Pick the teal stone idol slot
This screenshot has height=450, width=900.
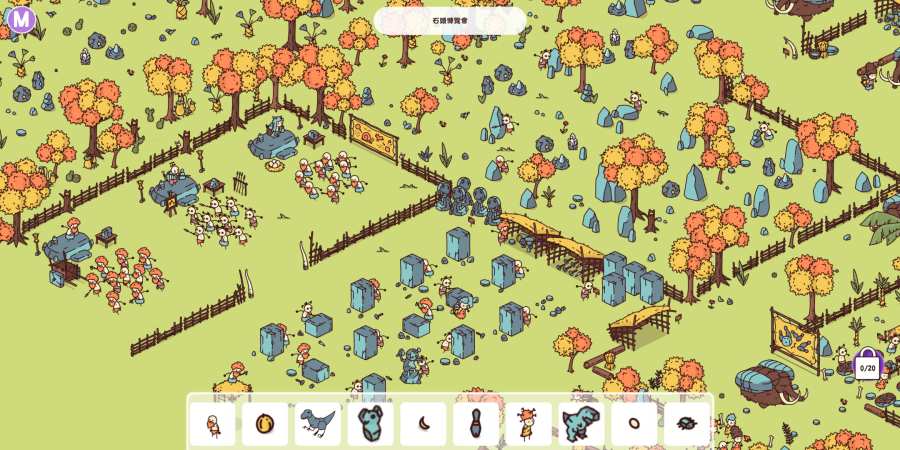coord(370,424)
